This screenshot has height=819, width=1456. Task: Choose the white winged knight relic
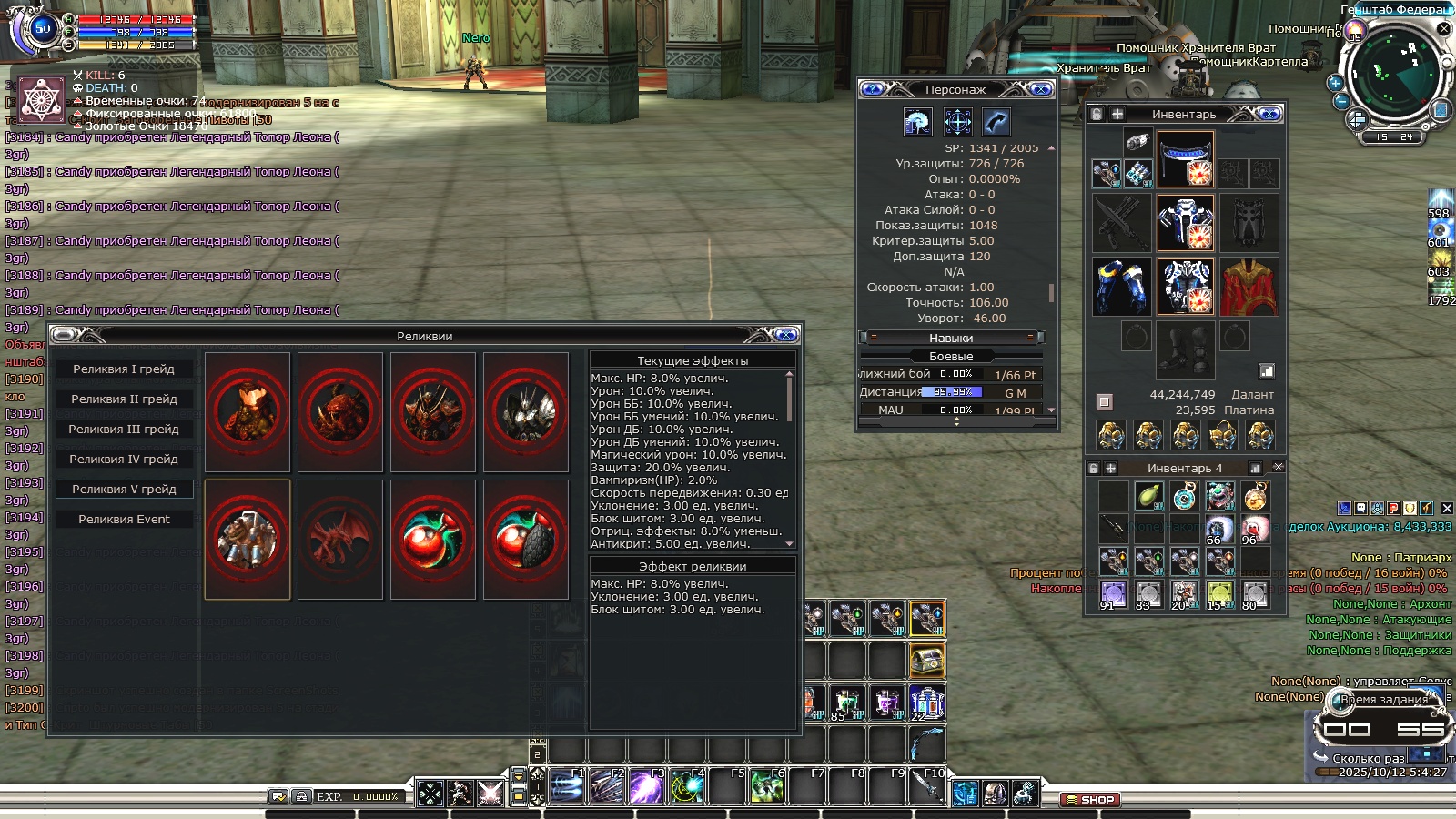click(526, 412)
